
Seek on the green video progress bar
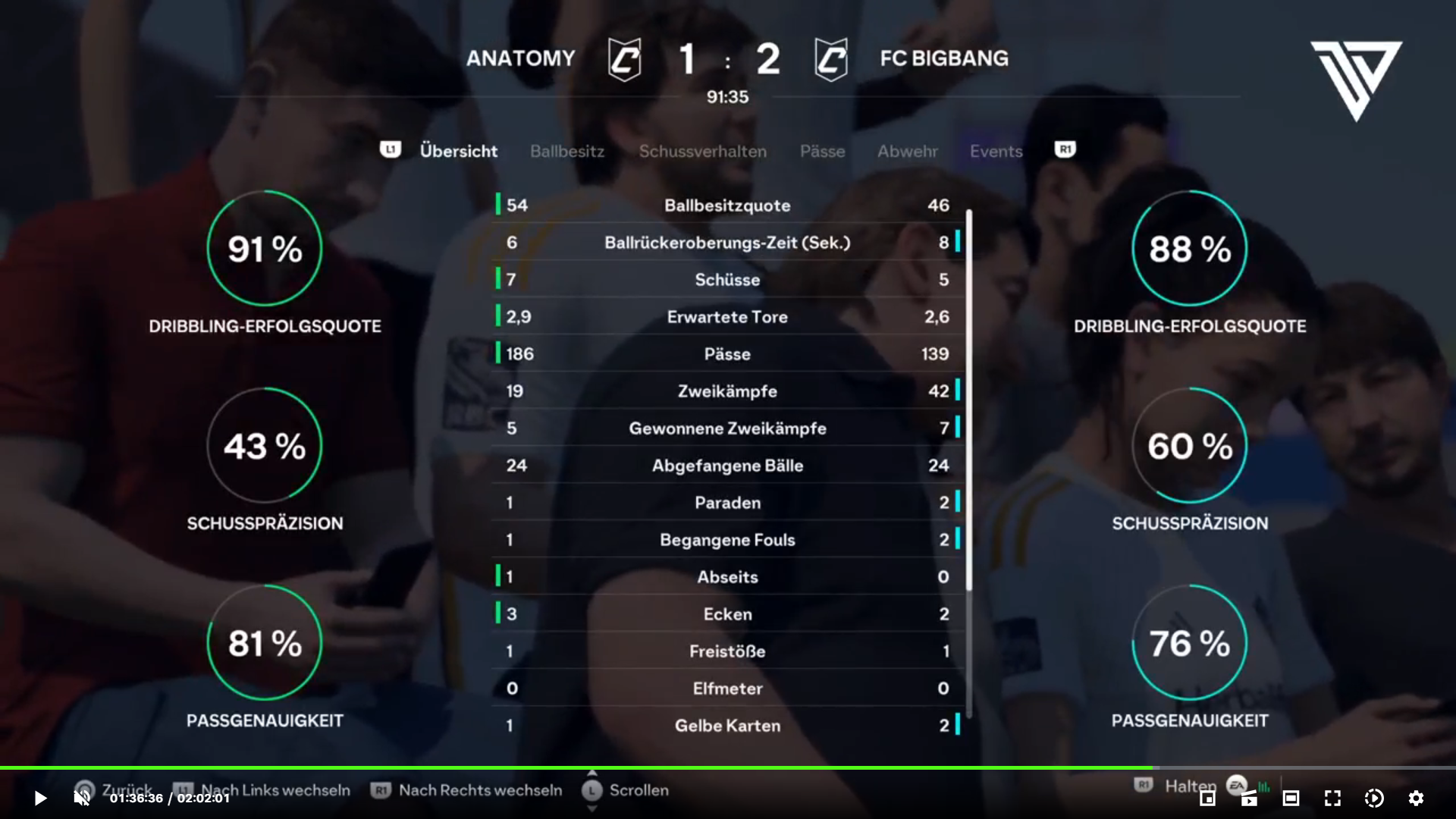pos(576,768)
